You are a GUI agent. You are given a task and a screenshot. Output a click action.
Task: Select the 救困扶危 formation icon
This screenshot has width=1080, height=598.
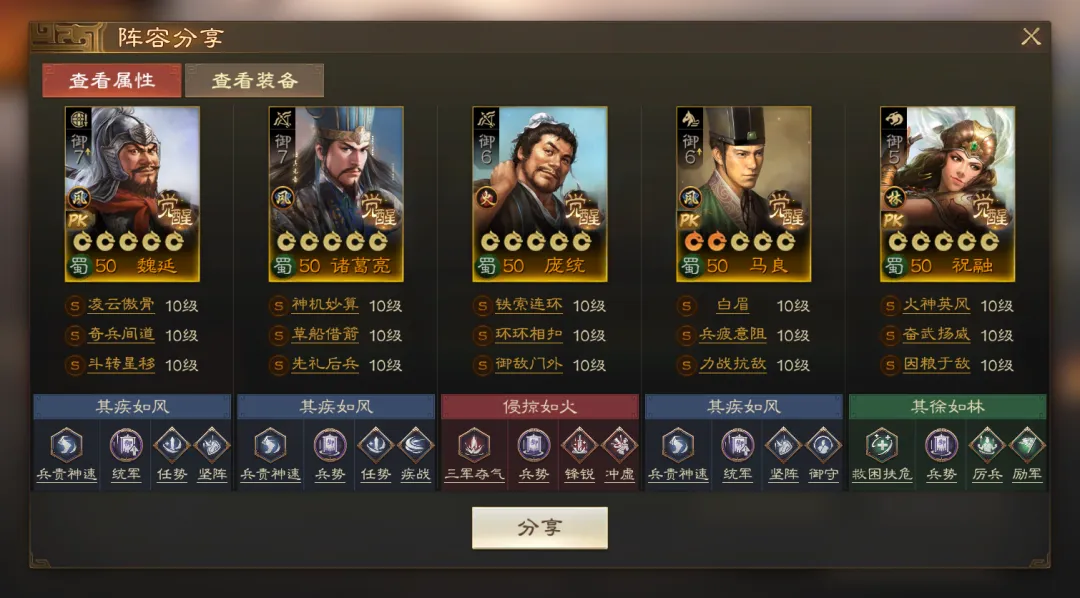(x=881, y=445)
